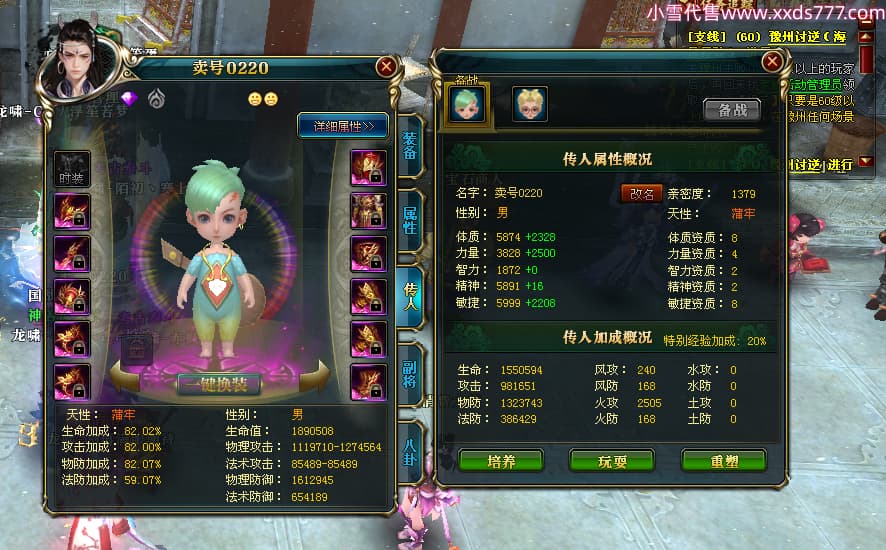Click the purple diamond icon
The image size is (886, 550).
pos(128,98)
